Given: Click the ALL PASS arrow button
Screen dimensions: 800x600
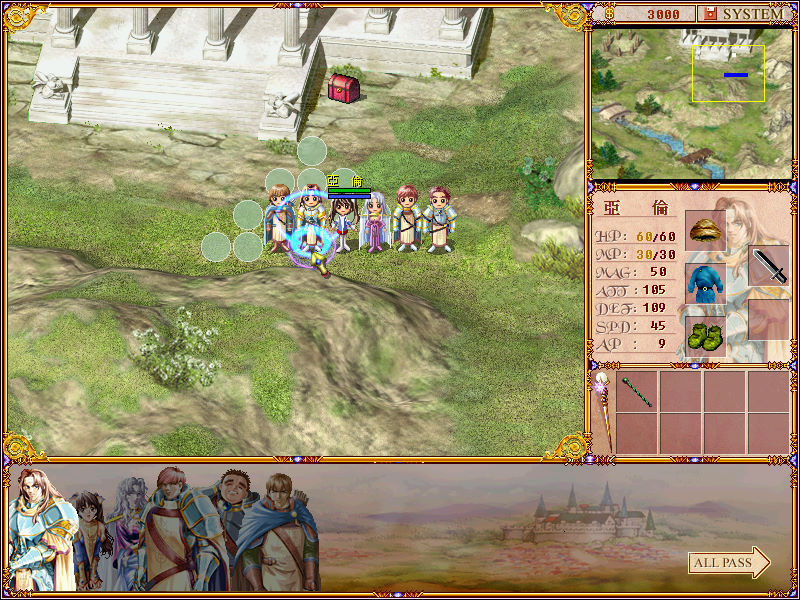Looking at the screenshot, I should pos(729,563).
